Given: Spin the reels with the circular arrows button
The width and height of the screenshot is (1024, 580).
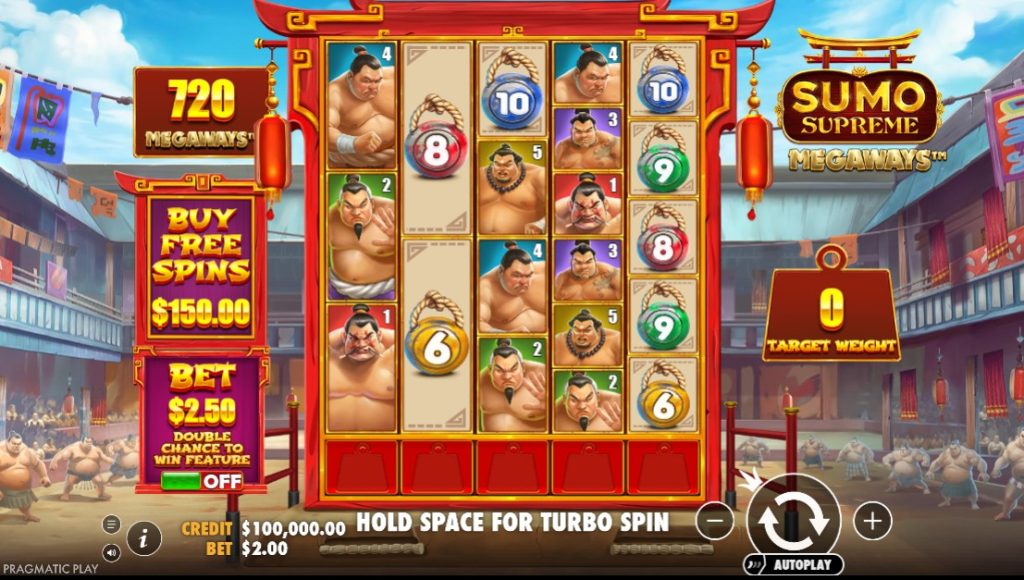Looking at the screenshot, I should [x=793, y=520].
